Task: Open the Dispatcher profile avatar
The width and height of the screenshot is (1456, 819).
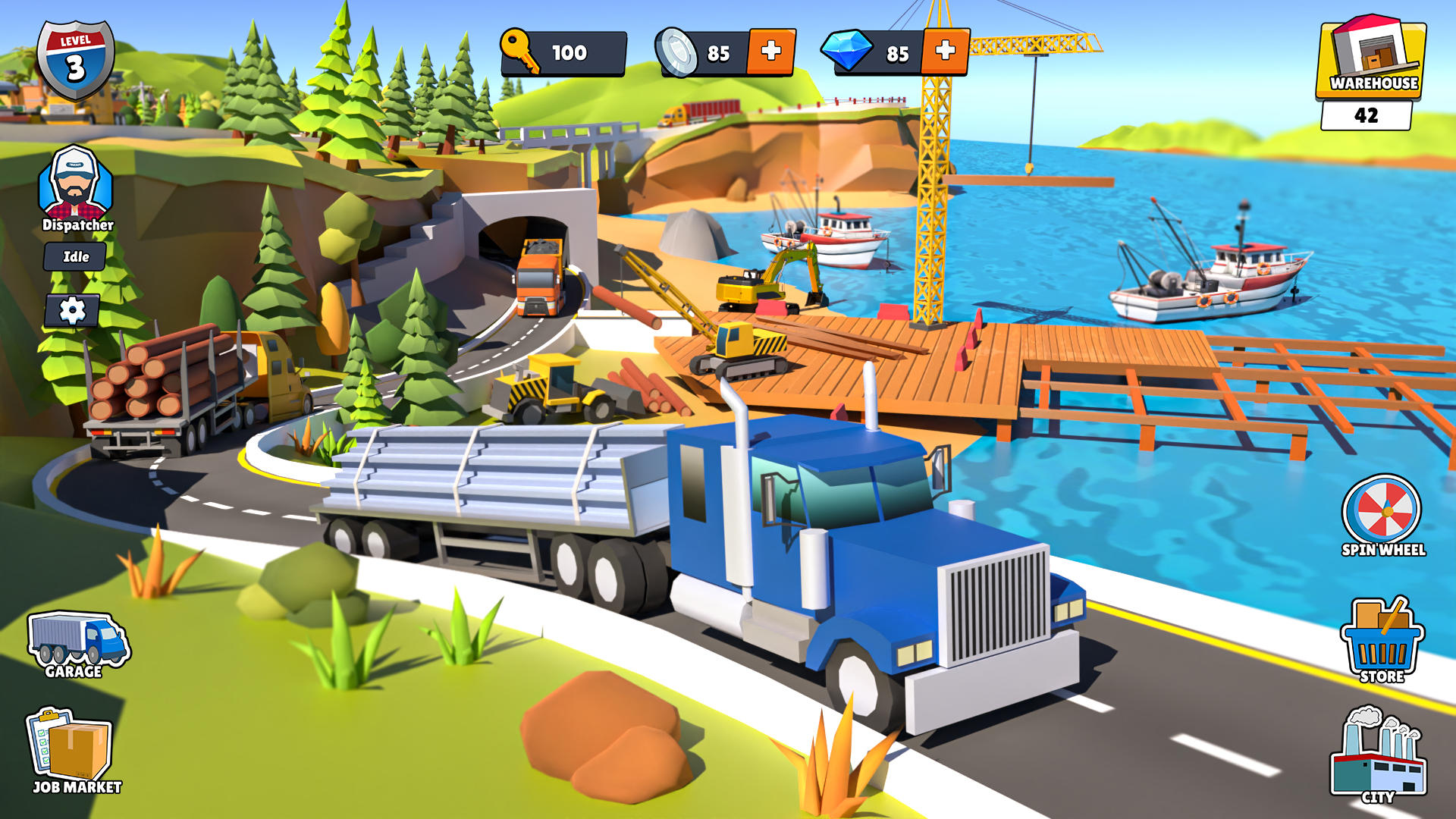Action: click(x=74, y=182)
